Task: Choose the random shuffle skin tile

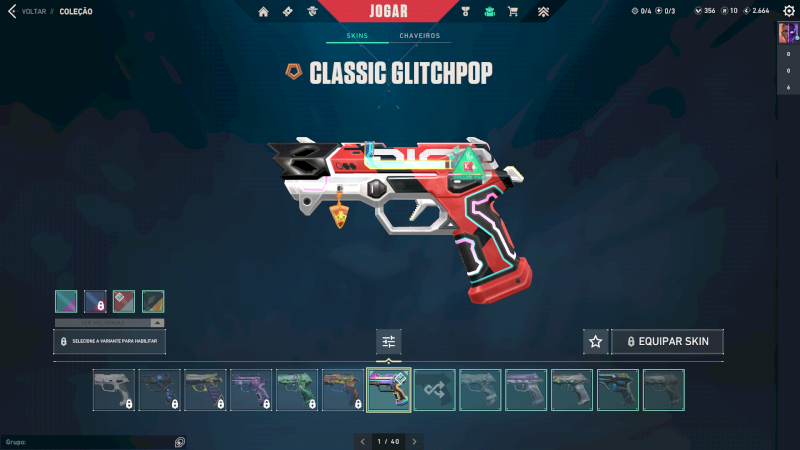Action: pos(435,390)
